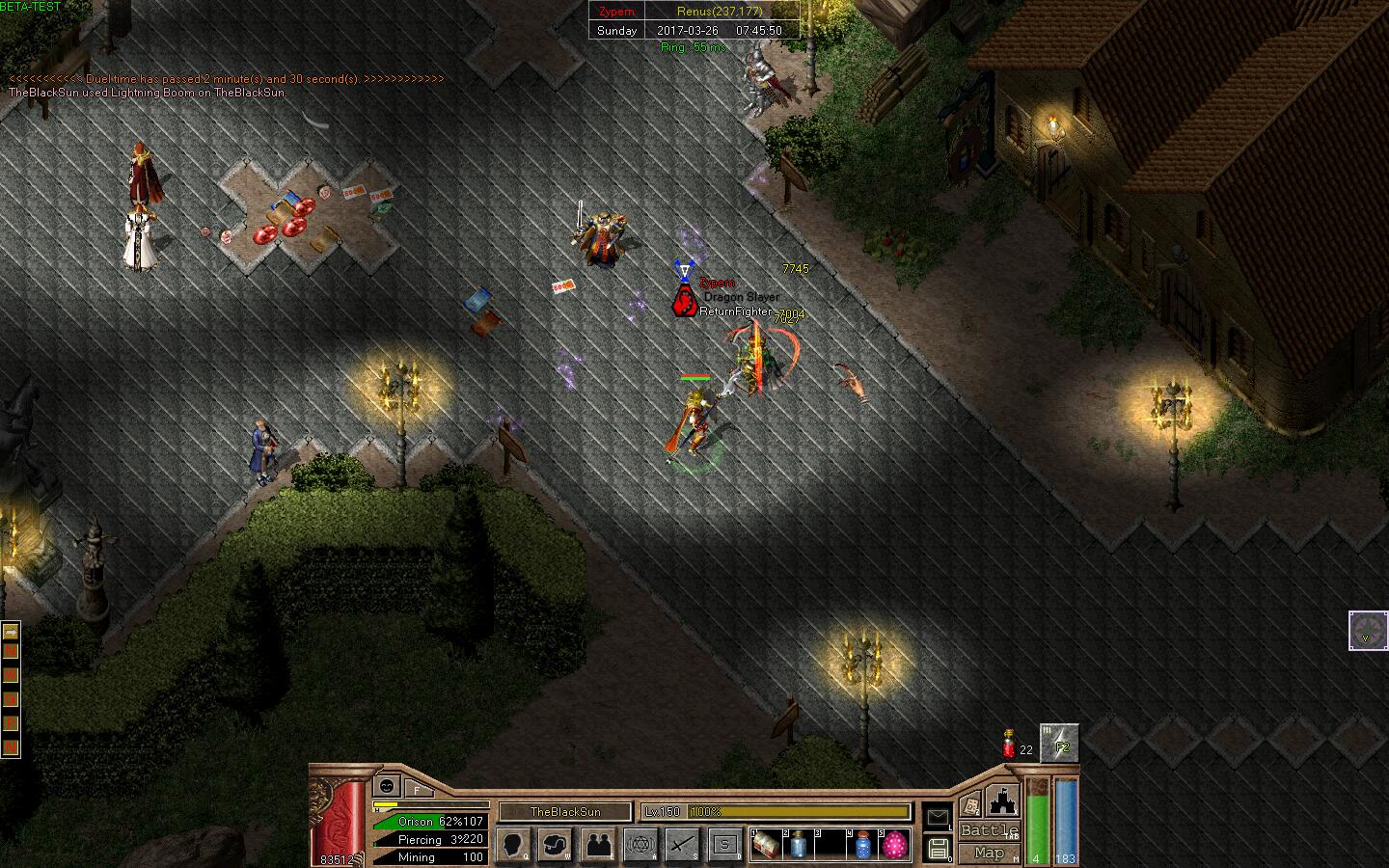Use the treasure chest in quick slot 1
The height and width of the screenshot is (868, 1389).
pos(766,845)
